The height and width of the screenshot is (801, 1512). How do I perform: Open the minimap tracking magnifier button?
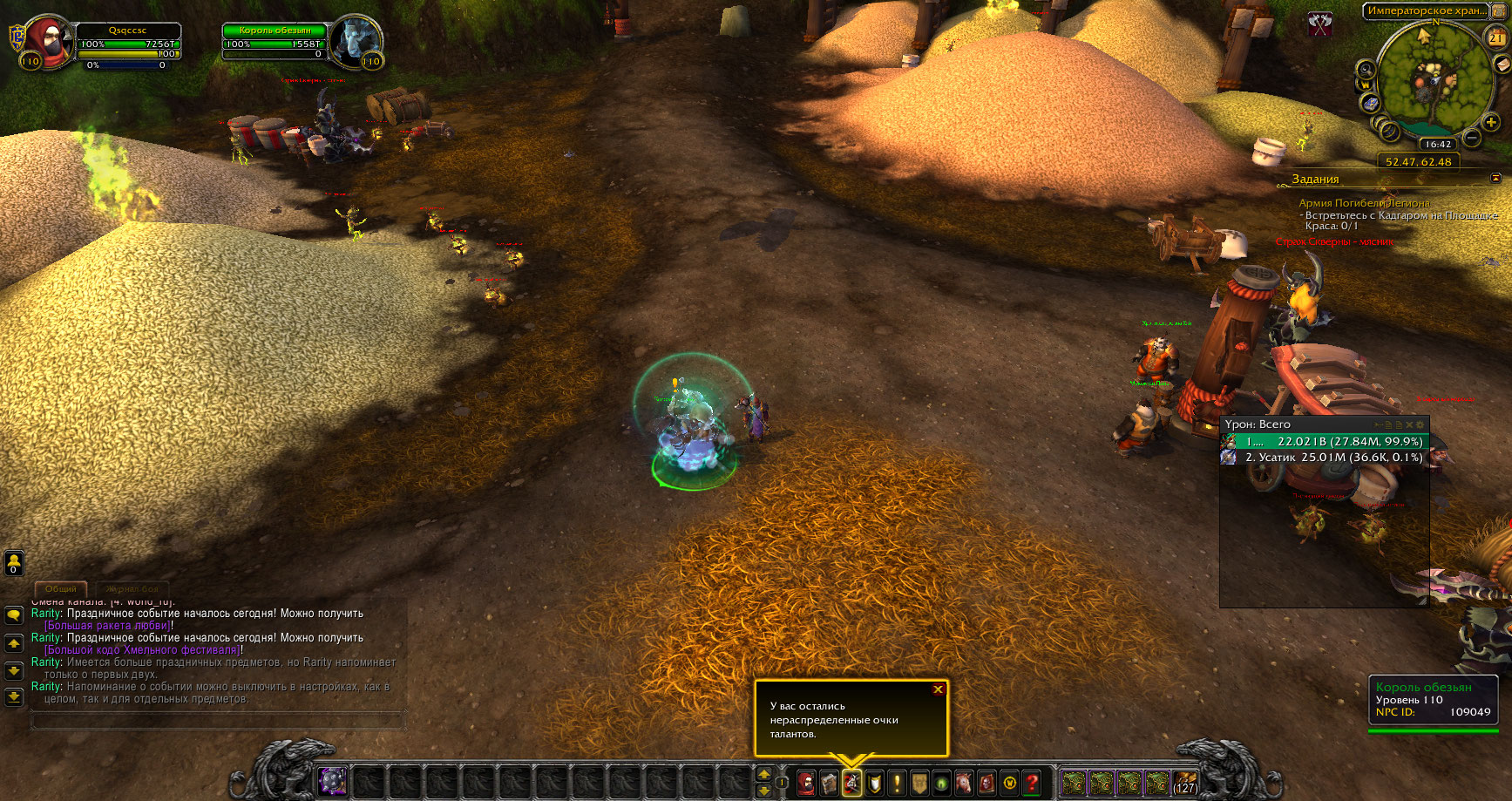[1366, 70]
